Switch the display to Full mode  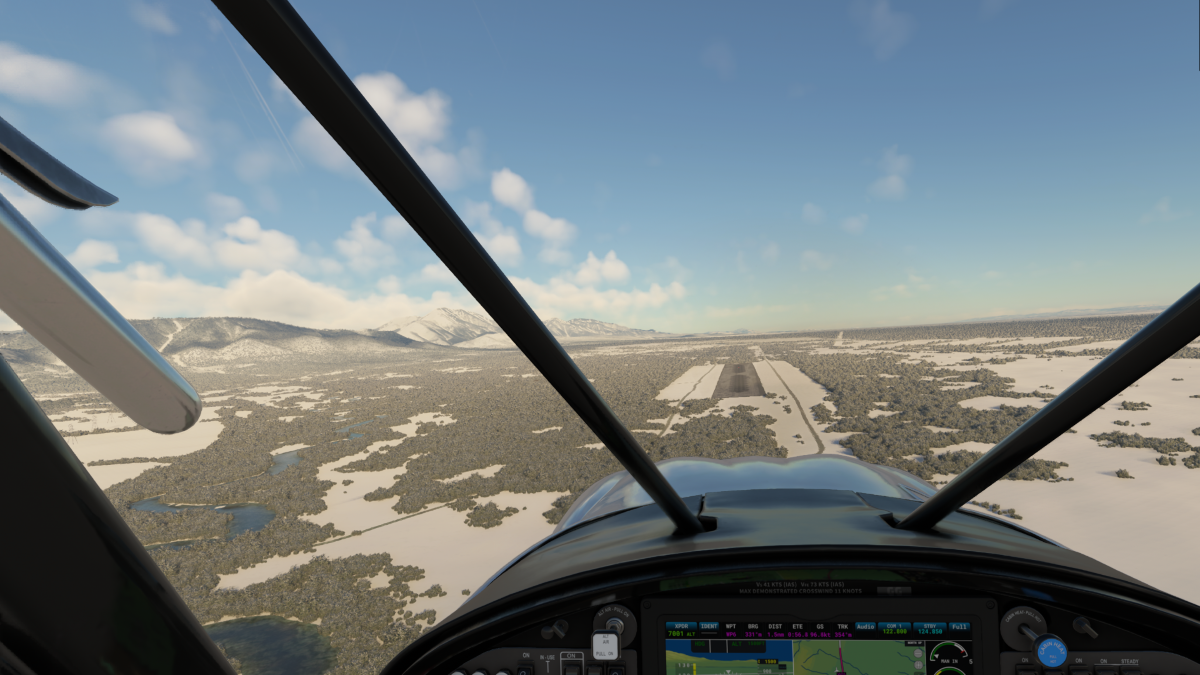tap(959, 626)
